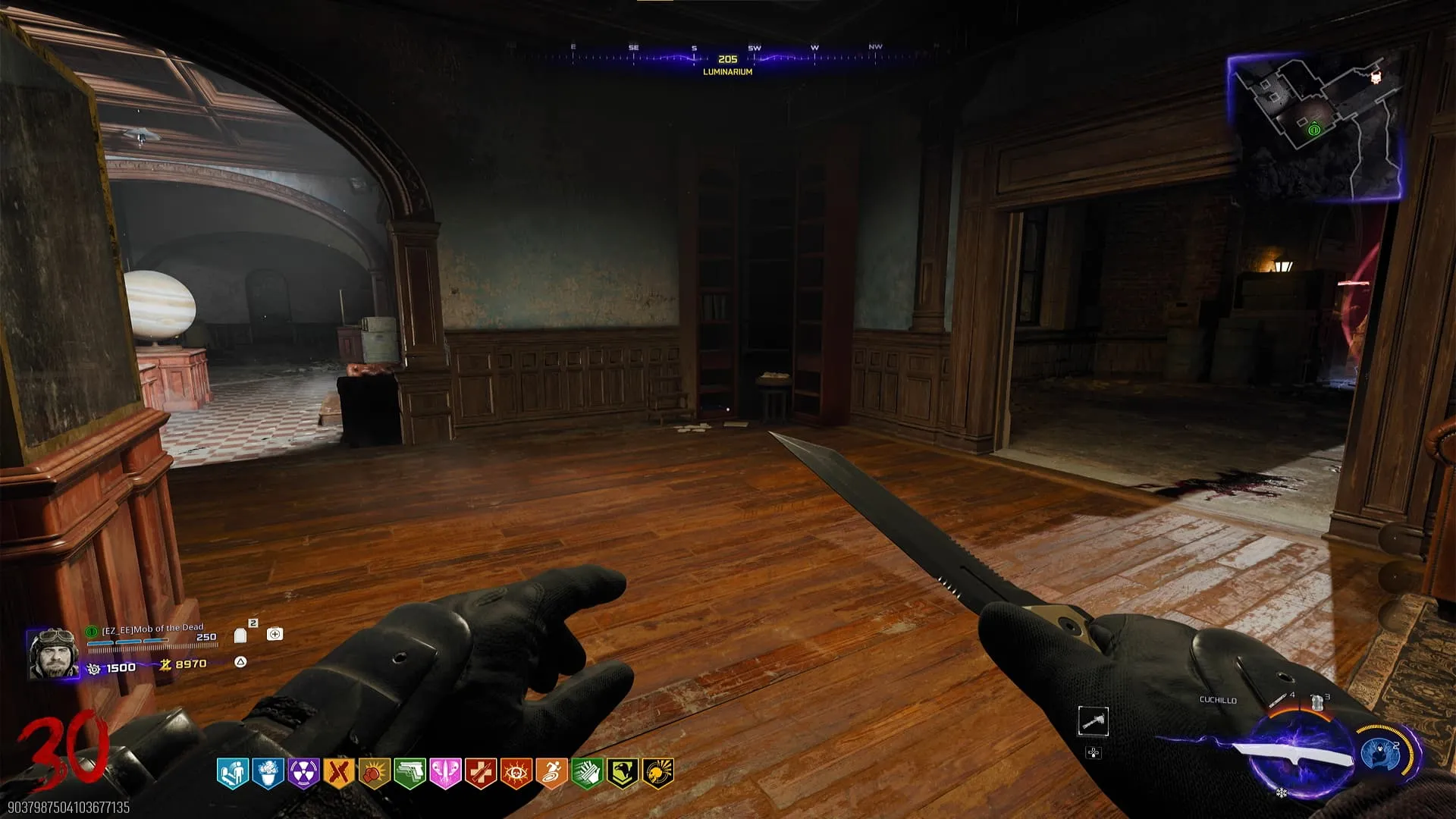Open the minimap in the corner
The height and width of the screenshot is (819, 1456).
[1313, 127]
